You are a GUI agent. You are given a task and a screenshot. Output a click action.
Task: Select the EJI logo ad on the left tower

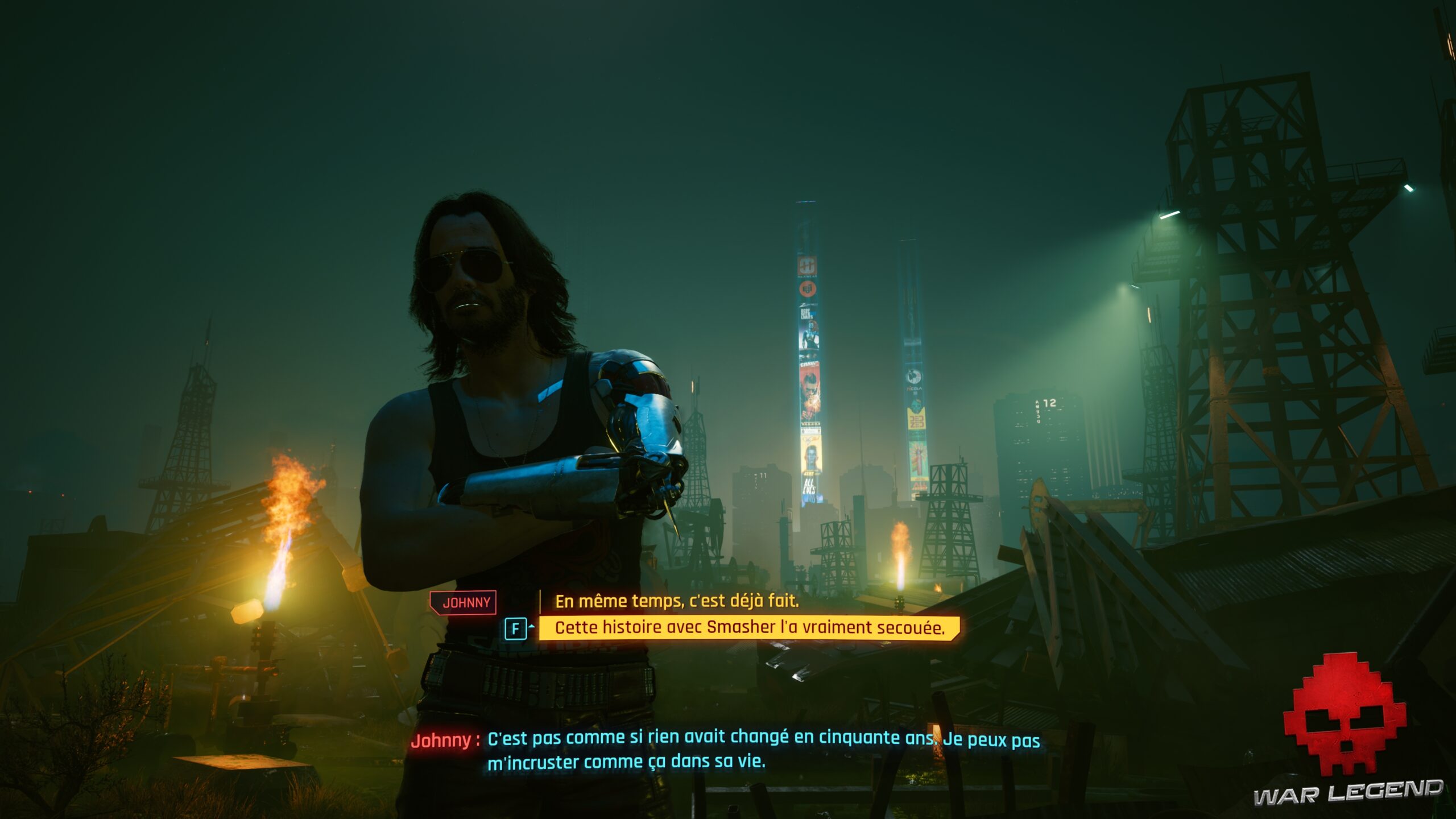click(806, 289)
